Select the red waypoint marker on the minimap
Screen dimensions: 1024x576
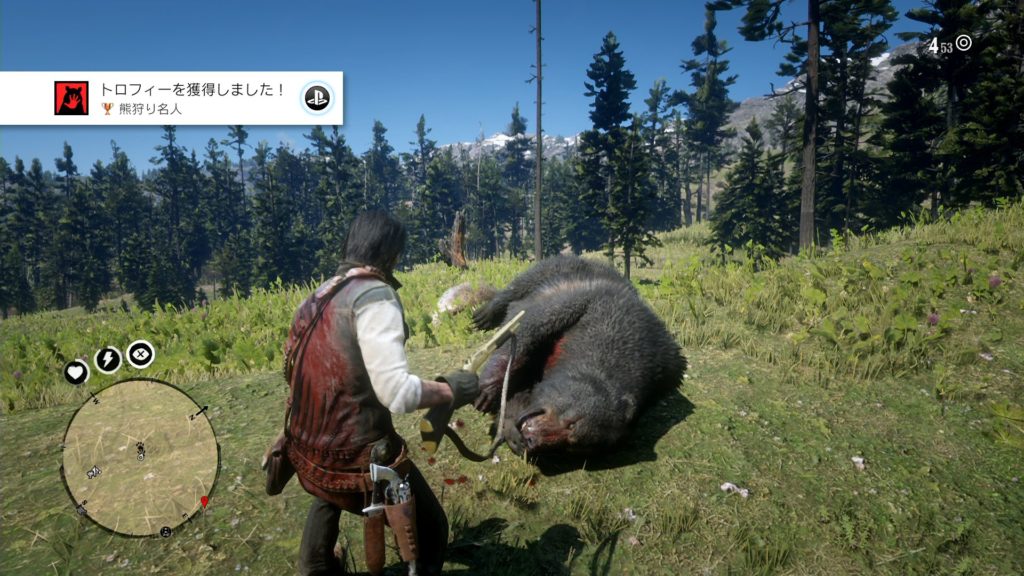204,500
